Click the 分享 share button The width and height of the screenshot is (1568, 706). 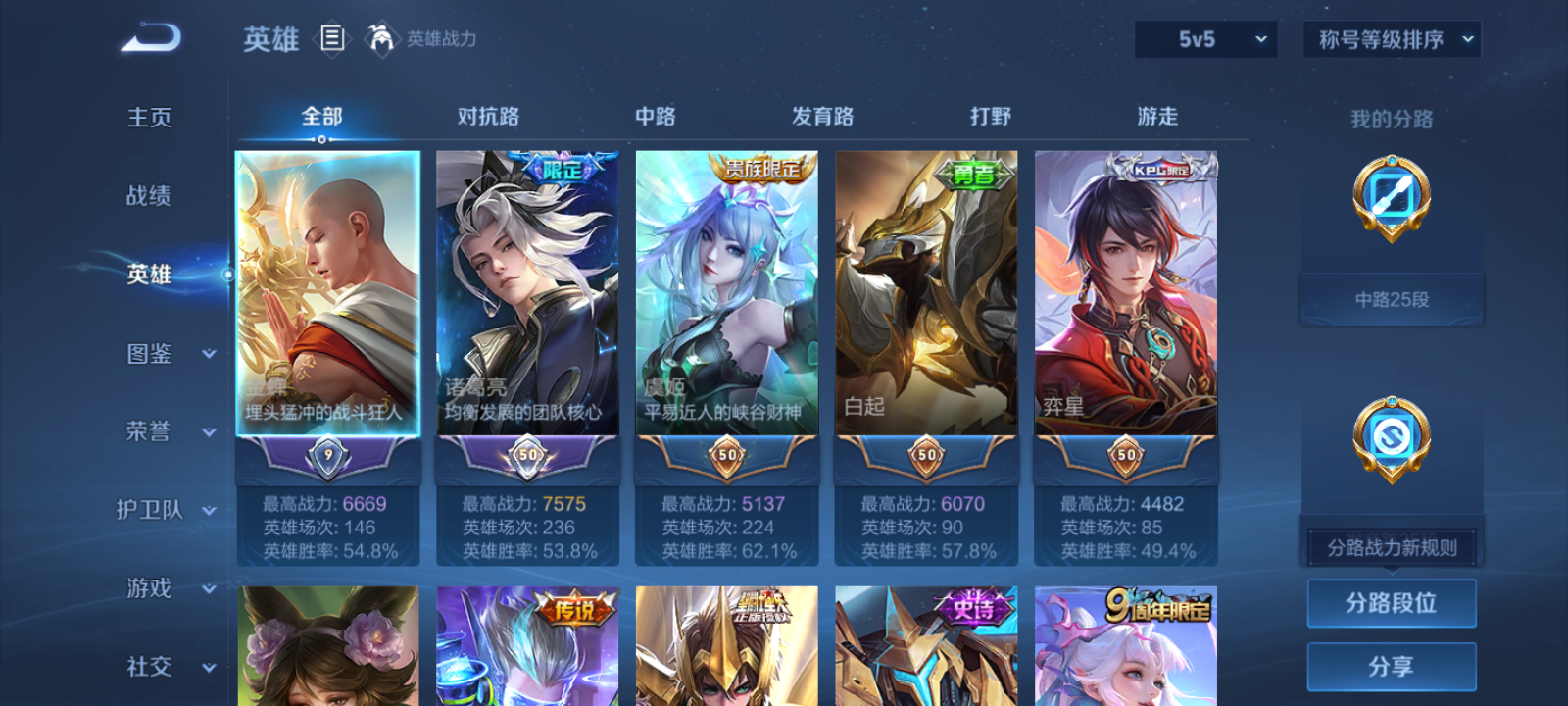pyautogui.click(x=1393, y=665)
